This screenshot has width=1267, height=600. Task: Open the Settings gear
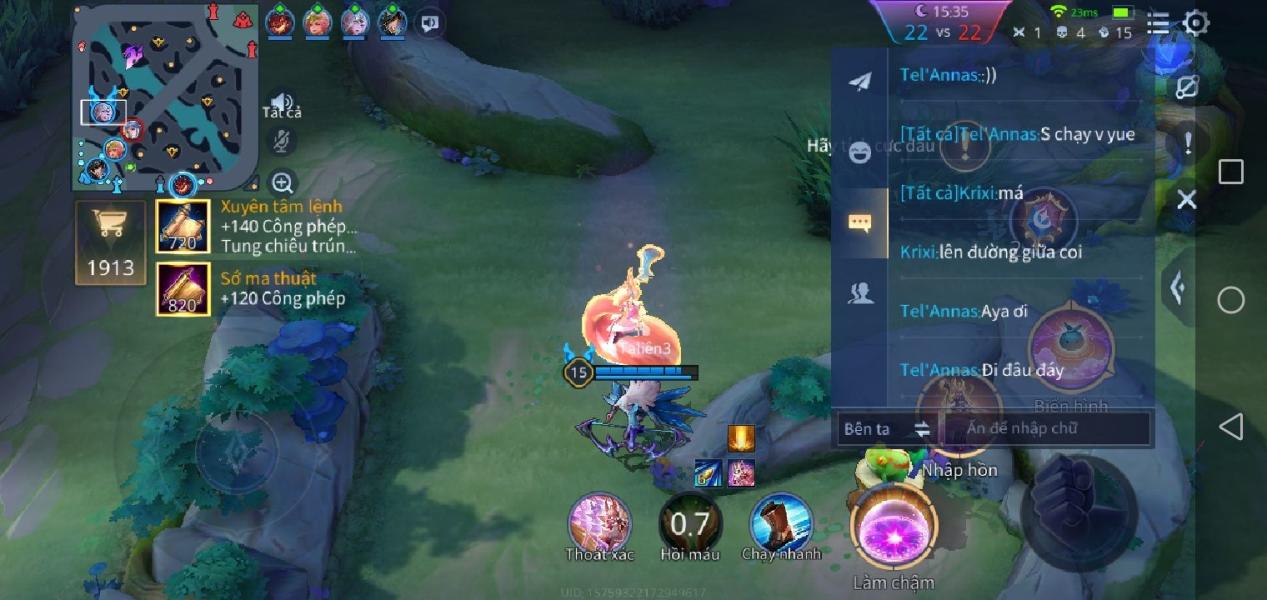pyautogui.click(x=1196, y=23)
